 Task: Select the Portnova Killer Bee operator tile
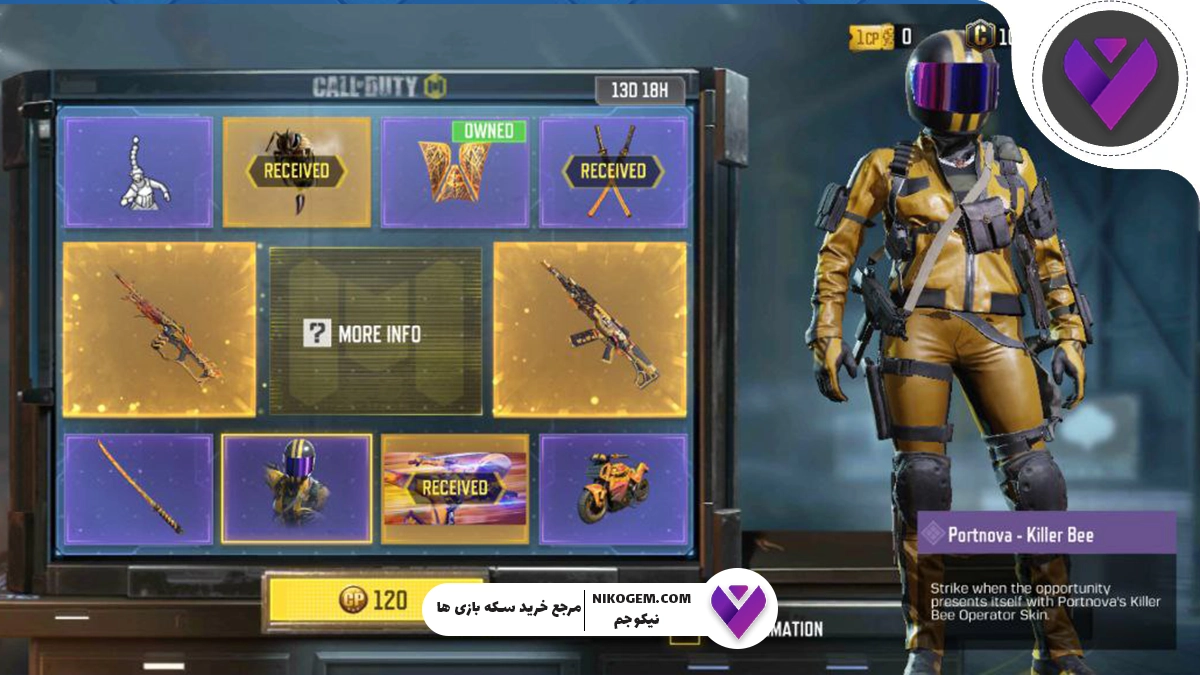click(296, 489)
